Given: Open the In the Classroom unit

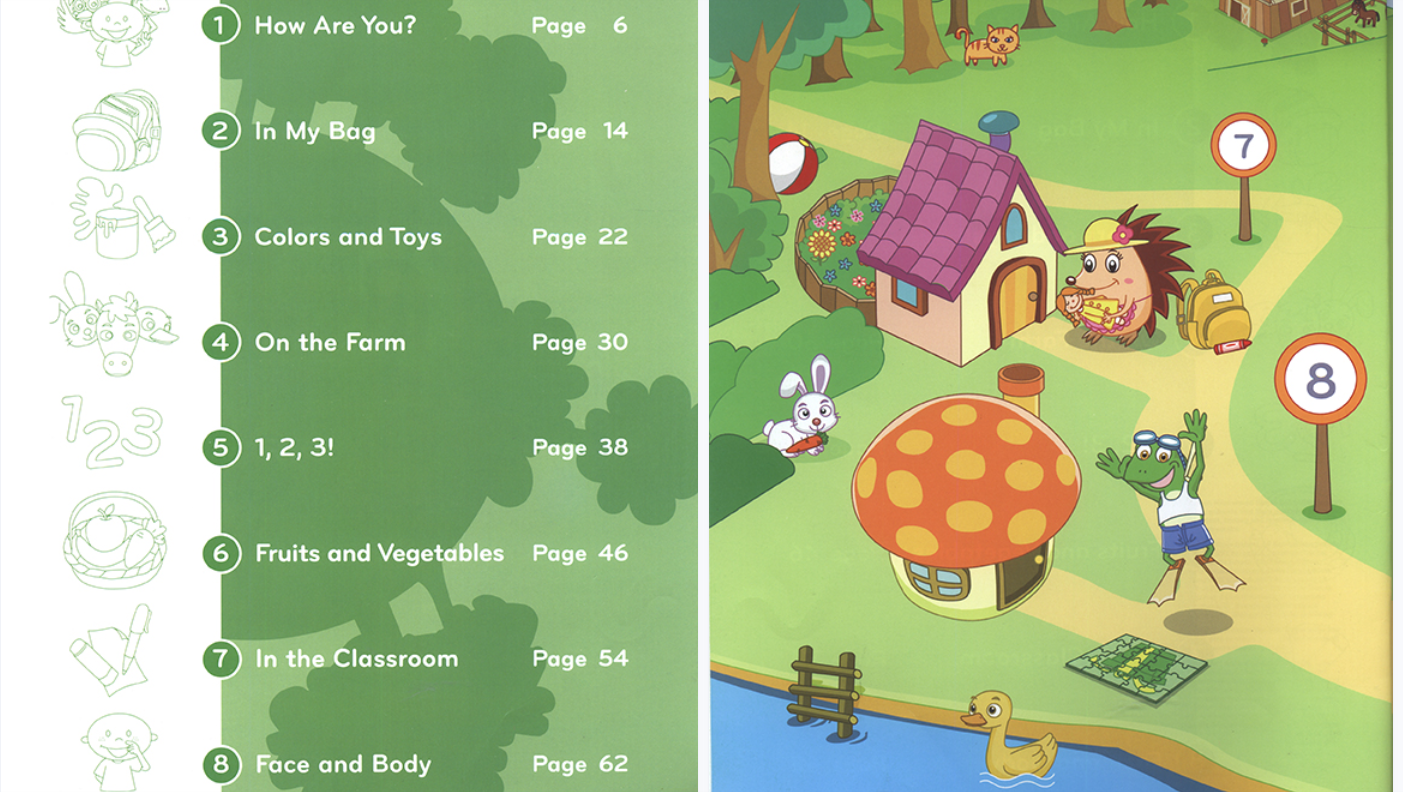Looking at the screenshot, I should click(x=356, y=658).
